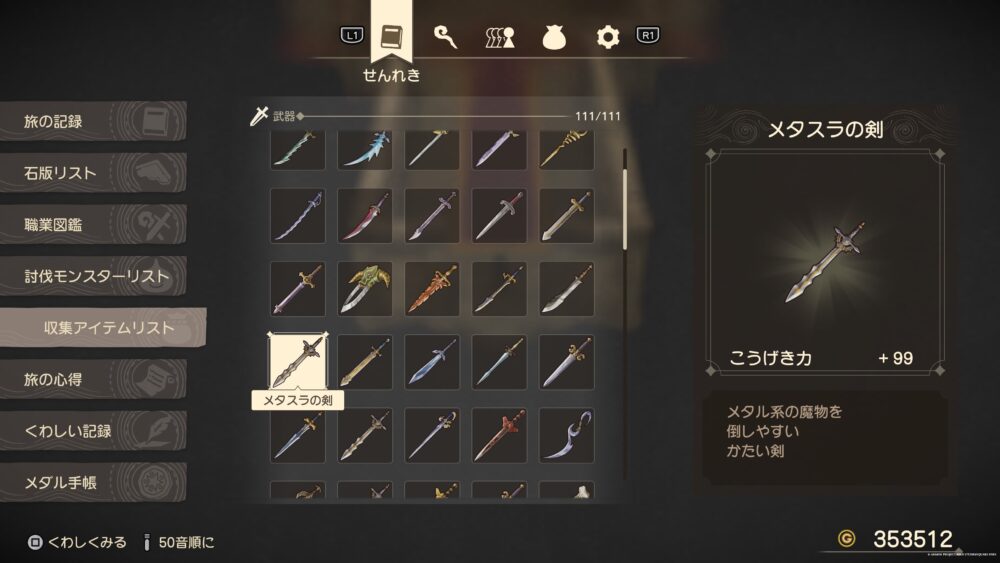Select 石版リスト from the side menu

[x=90, y=174]
